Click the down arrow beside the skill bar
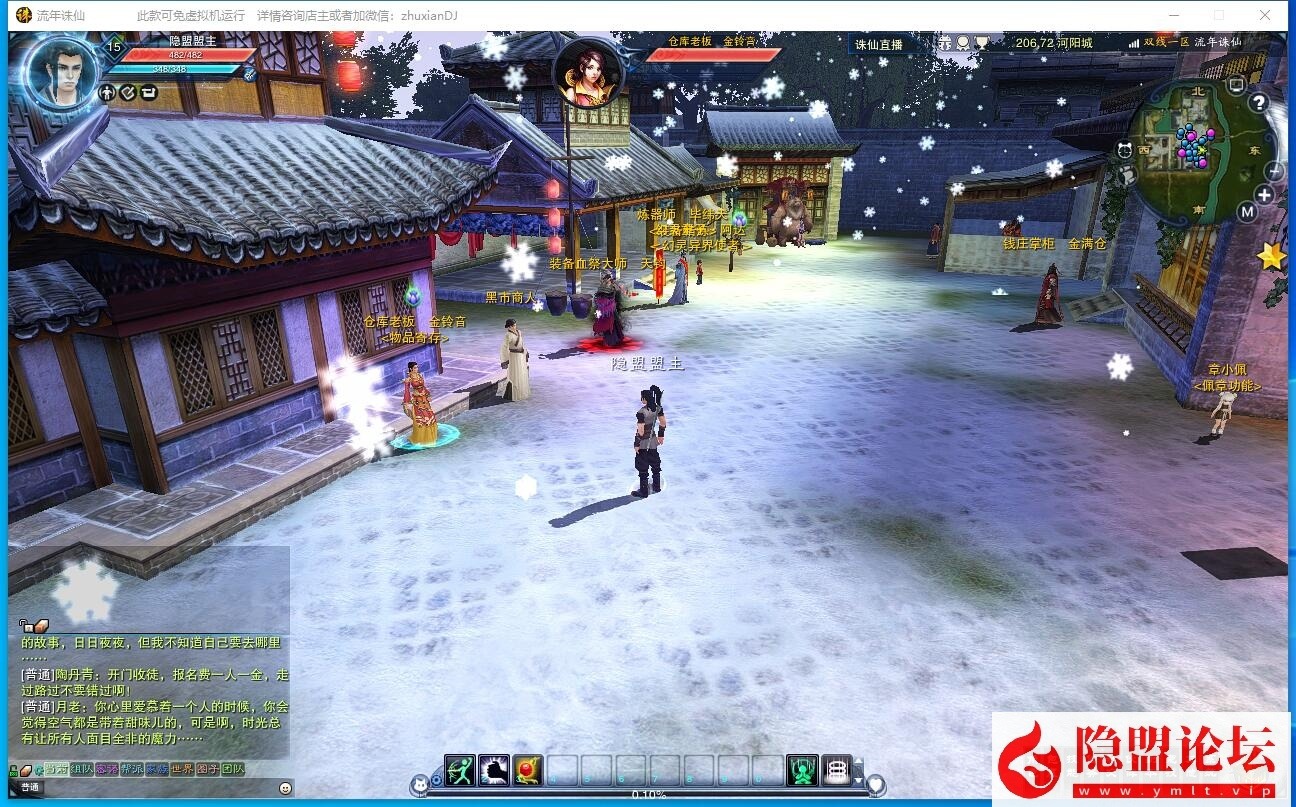This screenshot has height=807, width=1296. click(858, 778)
